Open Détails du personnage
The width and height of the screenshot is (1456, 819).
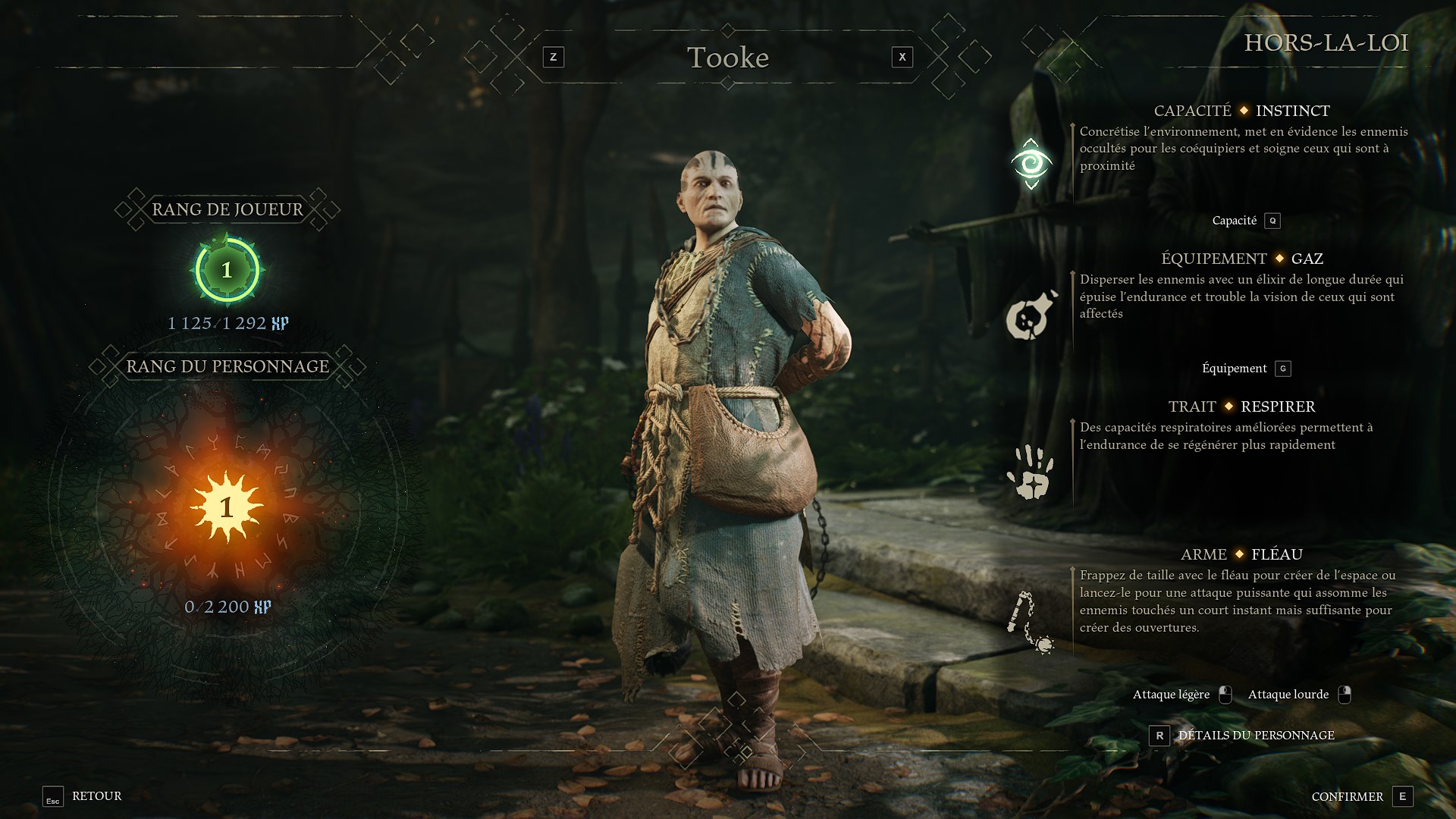[x=1243, y=736]
